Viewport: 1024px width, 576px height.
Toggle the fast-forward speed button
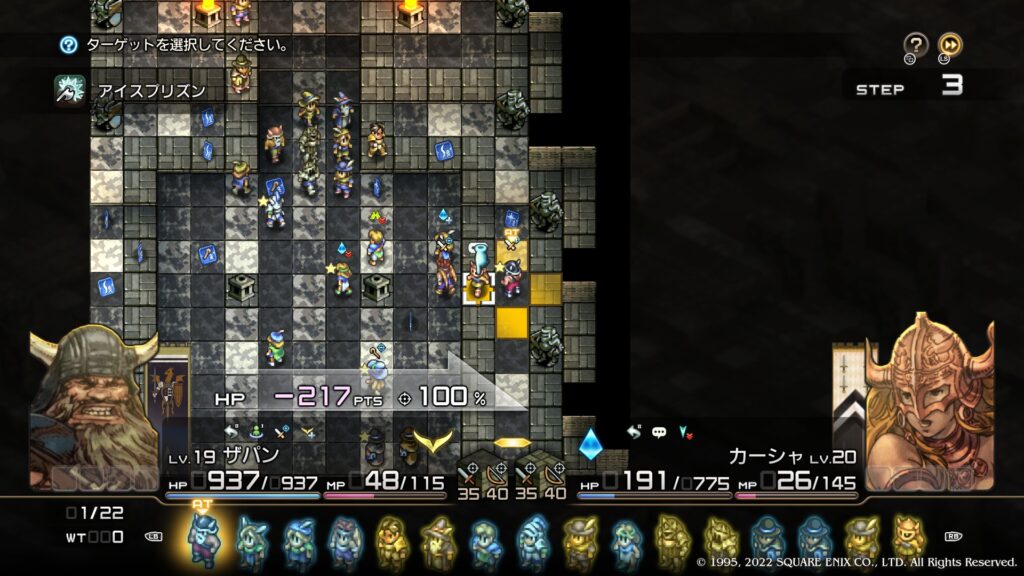click(x=950, y=44)
